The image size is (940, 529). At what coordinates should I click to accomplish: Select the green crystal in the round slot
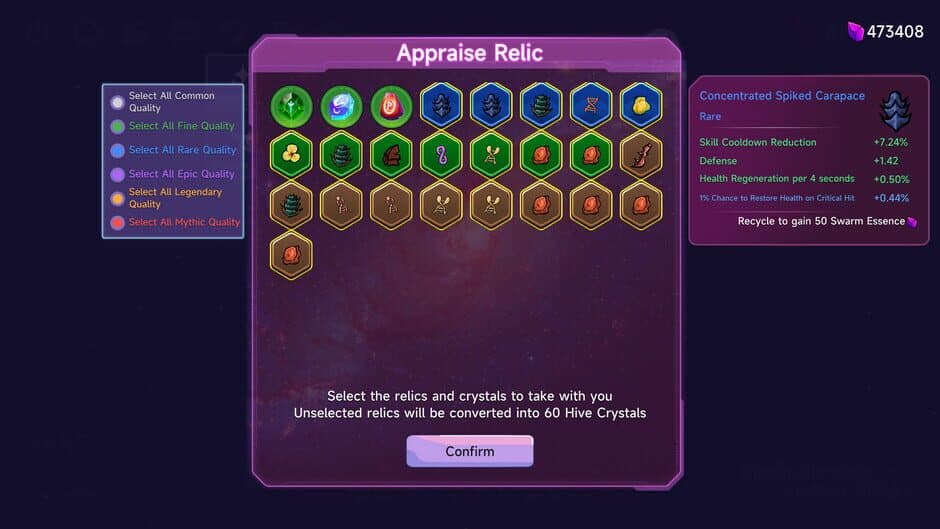coord(291,105)
